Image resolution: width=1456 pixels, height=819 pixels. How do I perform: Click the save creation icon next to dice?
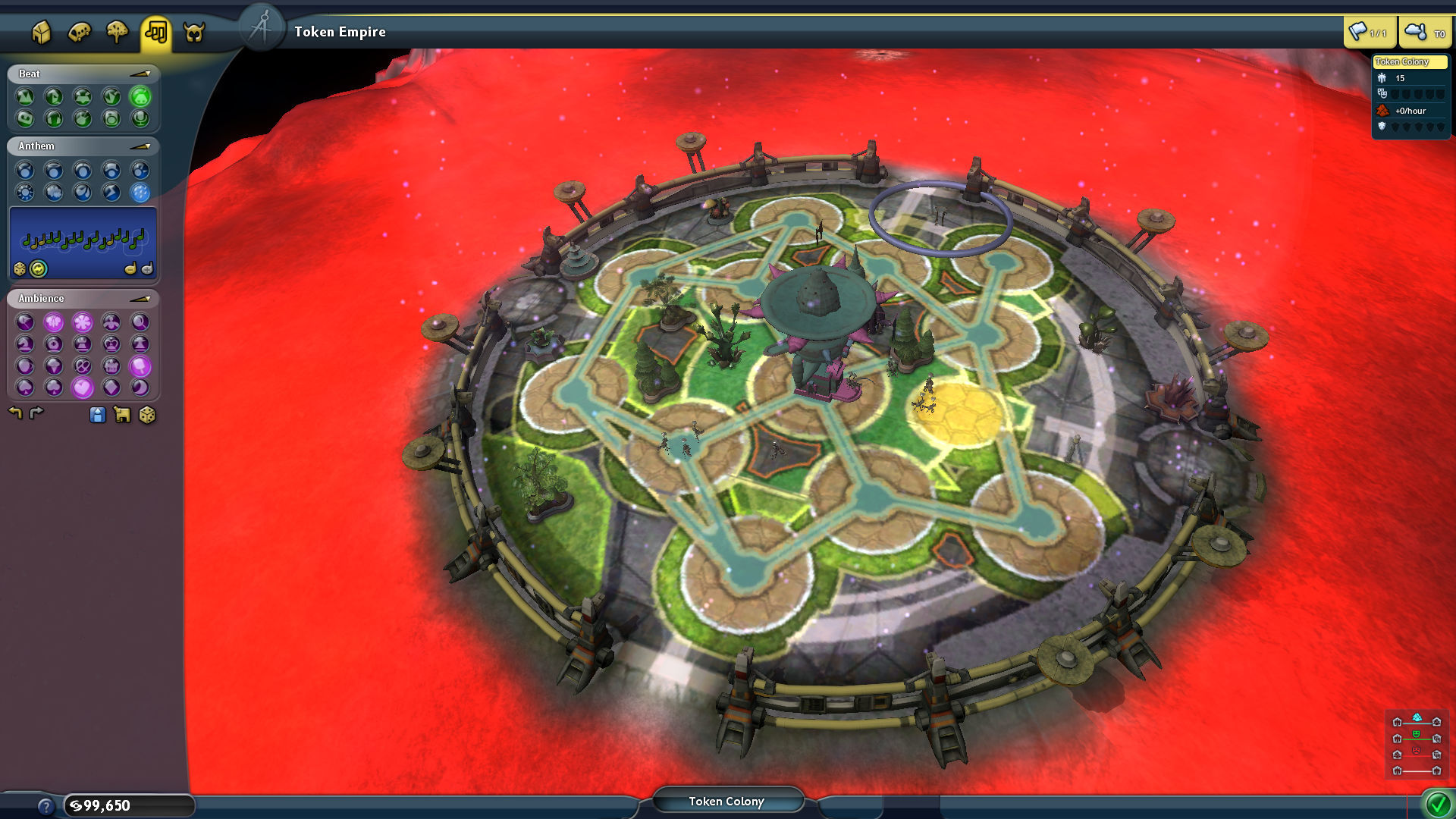click(x=121, y=415)
